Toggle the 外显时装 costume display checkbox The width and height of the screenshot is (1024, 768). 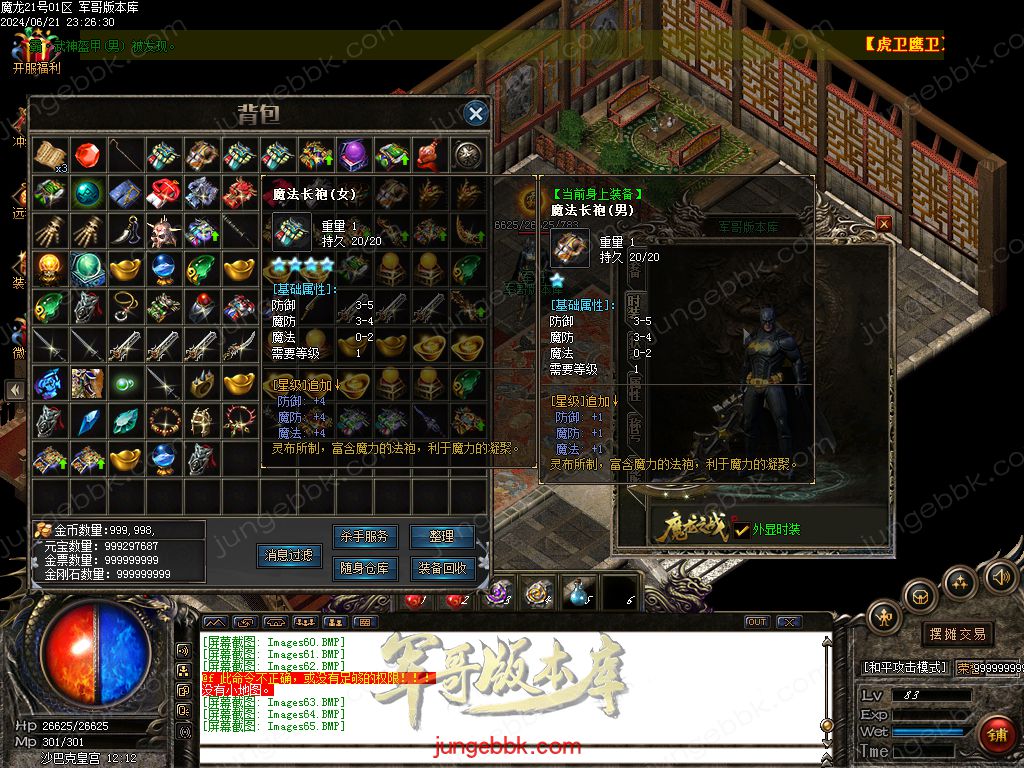tap(741, 530)
